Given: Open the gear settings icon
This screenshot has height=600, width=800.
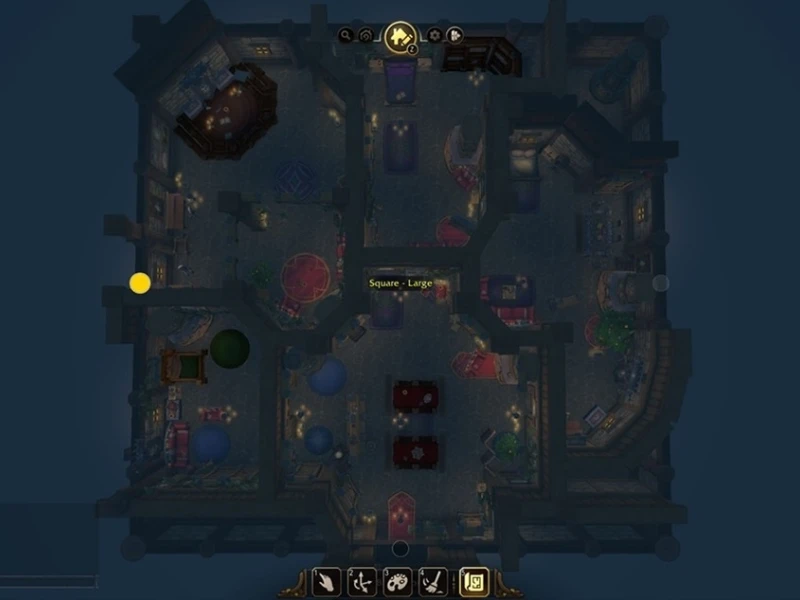Looking at the screenshot, I should point(434,35).
